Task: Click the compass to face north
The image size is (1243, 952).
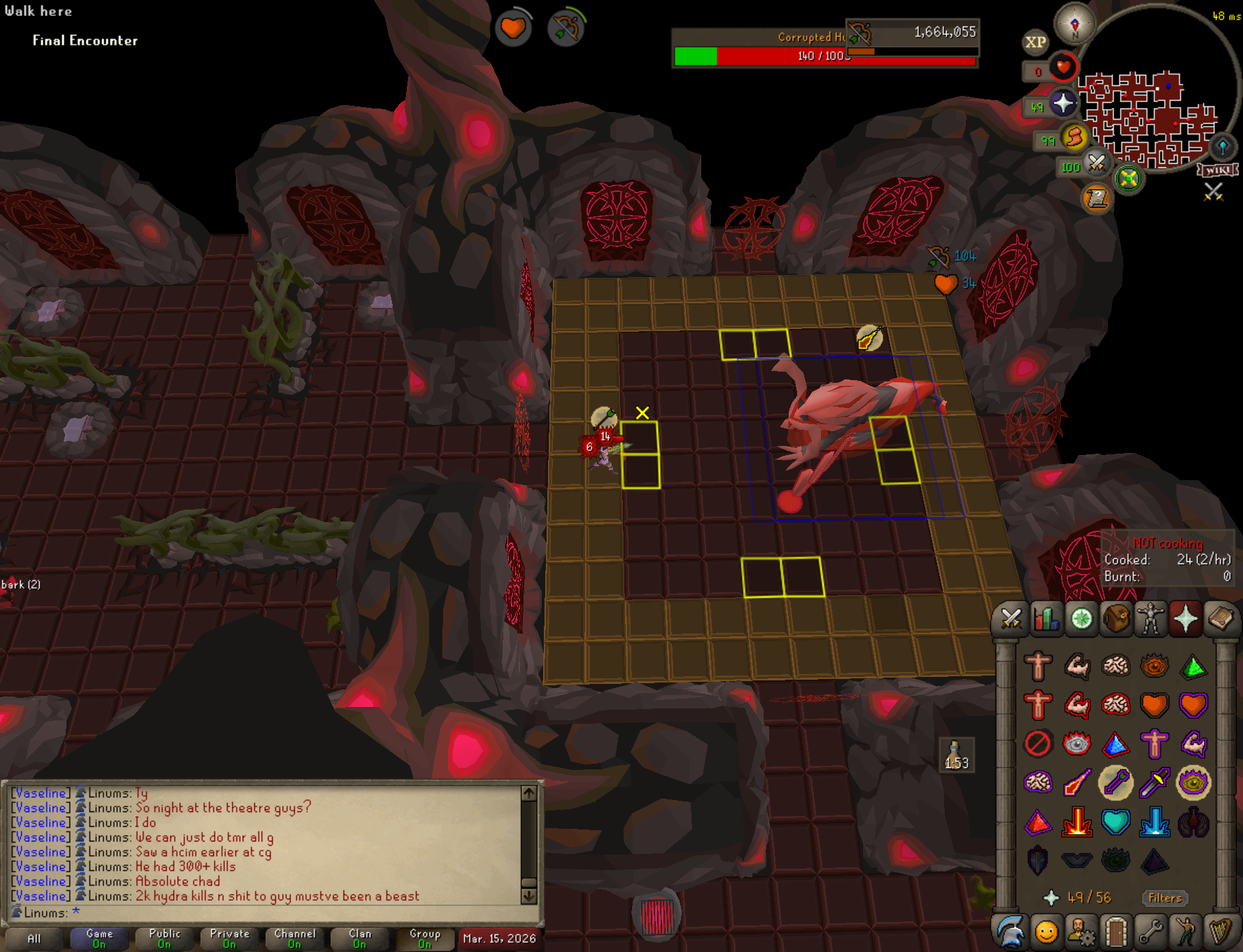Action: pyautogui.click(x=1075, y=24)
